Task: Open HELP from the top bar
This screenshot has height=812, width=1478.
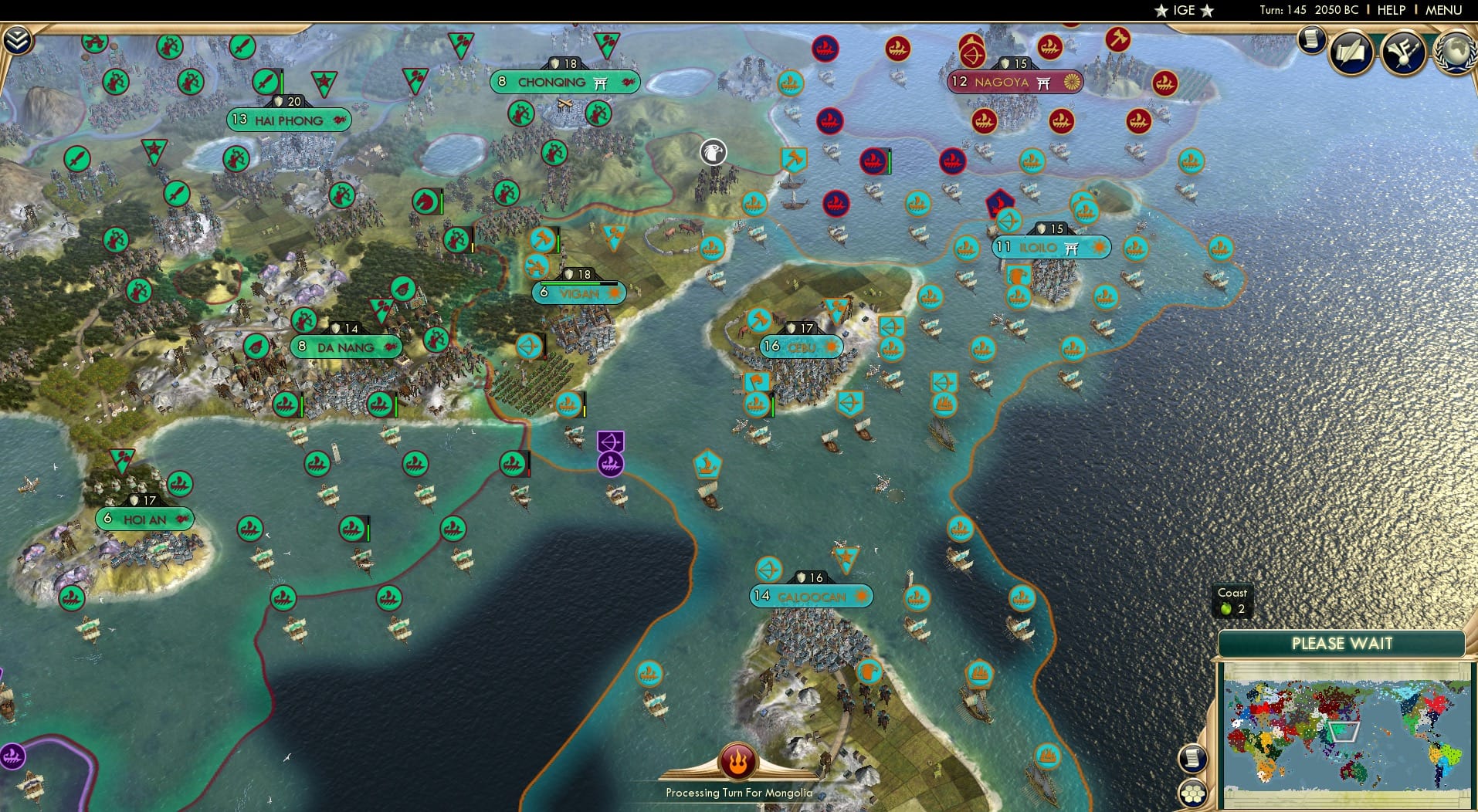Action: pos(1390,10)
